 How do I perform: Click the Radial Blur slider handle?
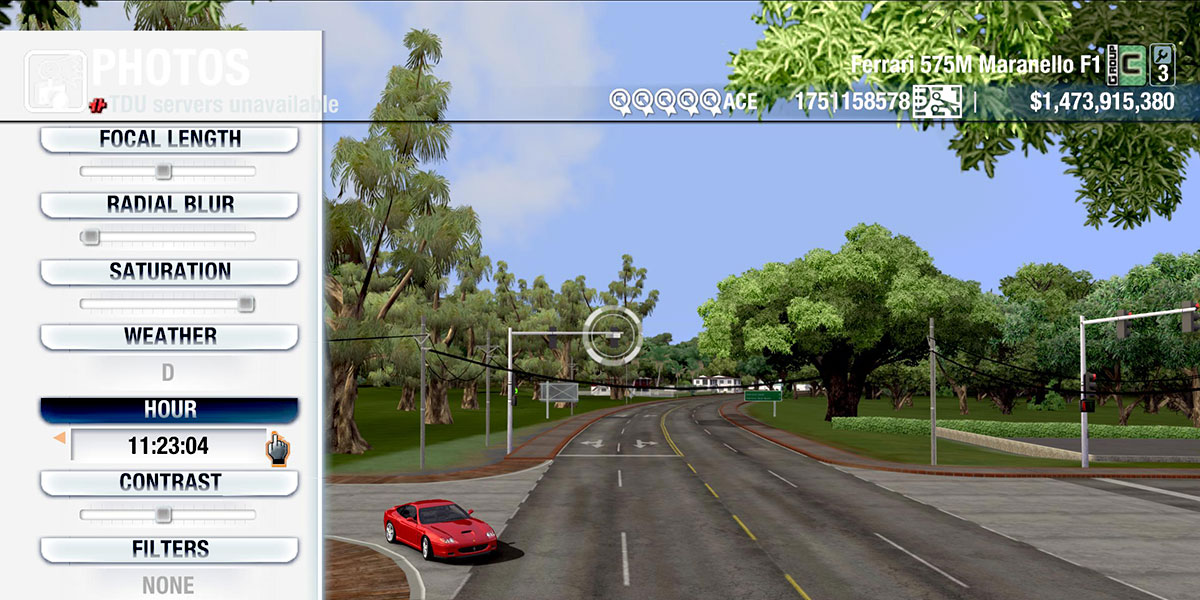[90, 238]
